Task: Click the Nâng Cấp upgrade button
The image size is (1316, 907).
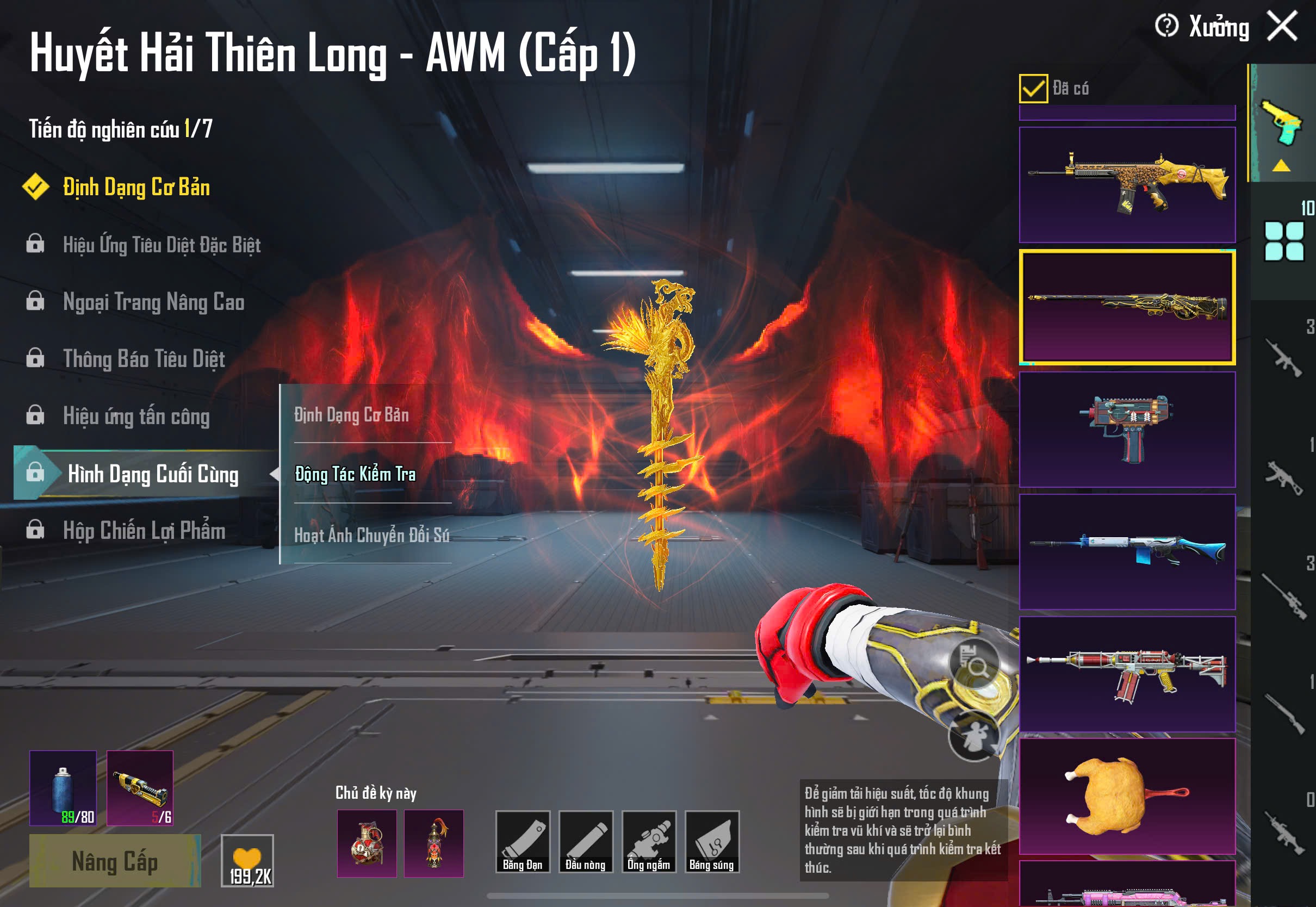Action: click(115, 861)
